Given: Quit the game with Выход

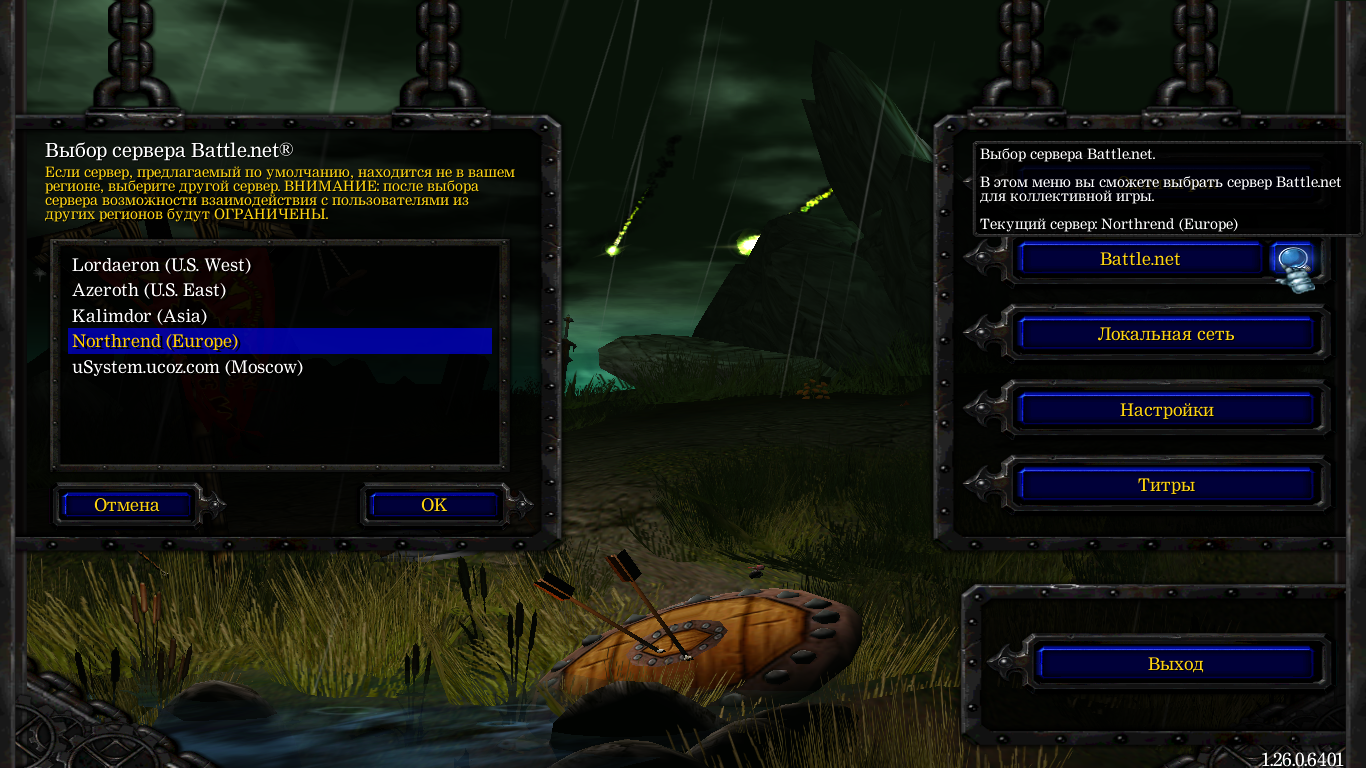Looking at the screenshot, I should pos(1179,663).
